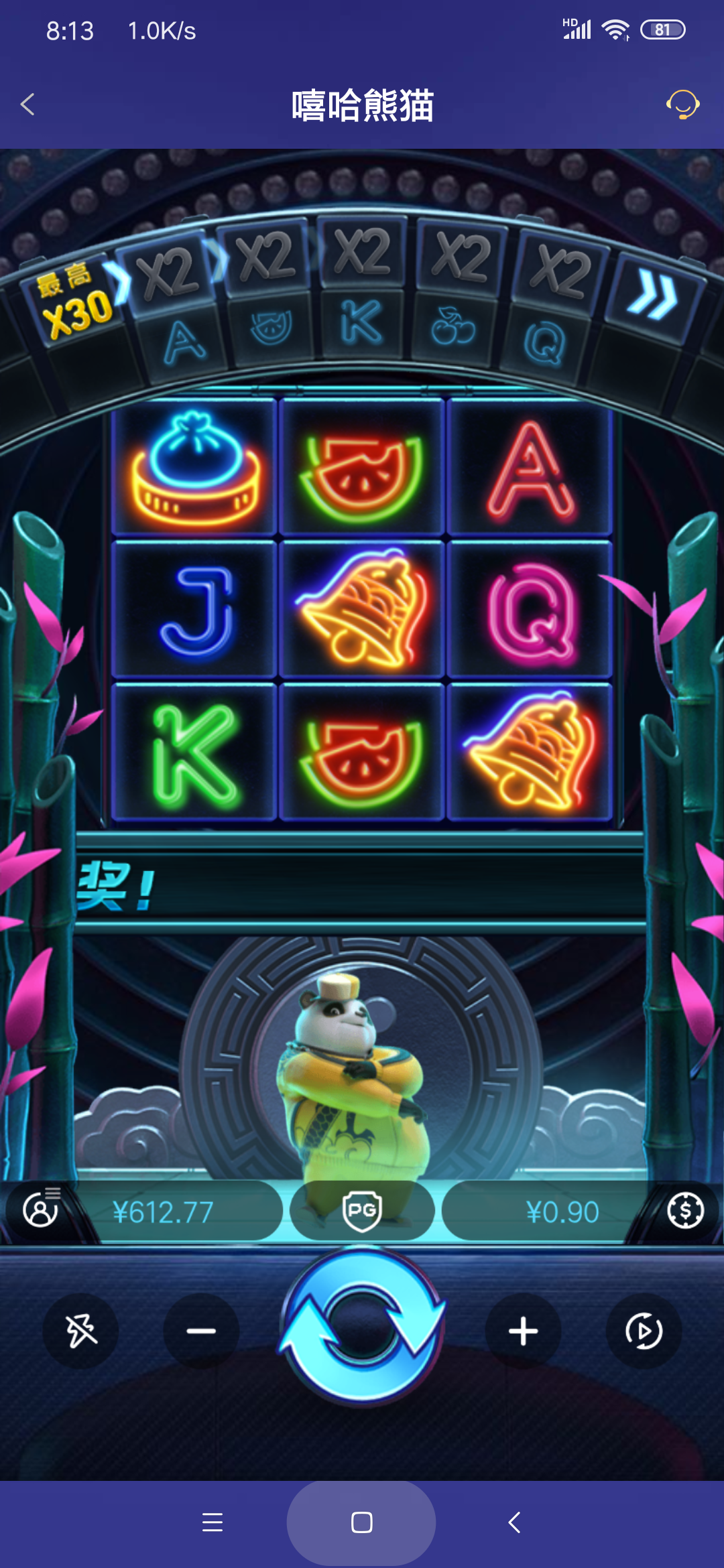Open Android recent apps menu button

(x=213, y=1522)
